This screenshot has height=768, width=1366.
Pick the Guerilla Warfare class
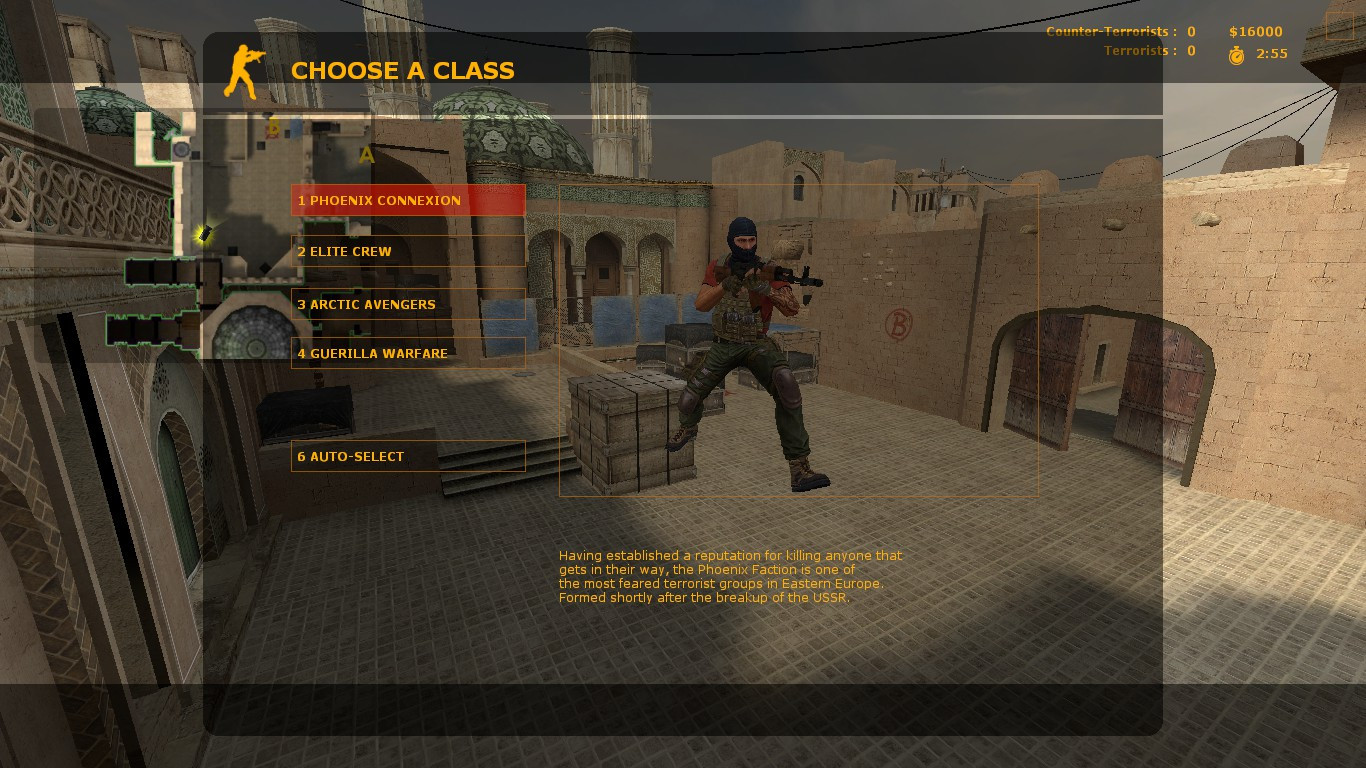(x=407, y=353)
